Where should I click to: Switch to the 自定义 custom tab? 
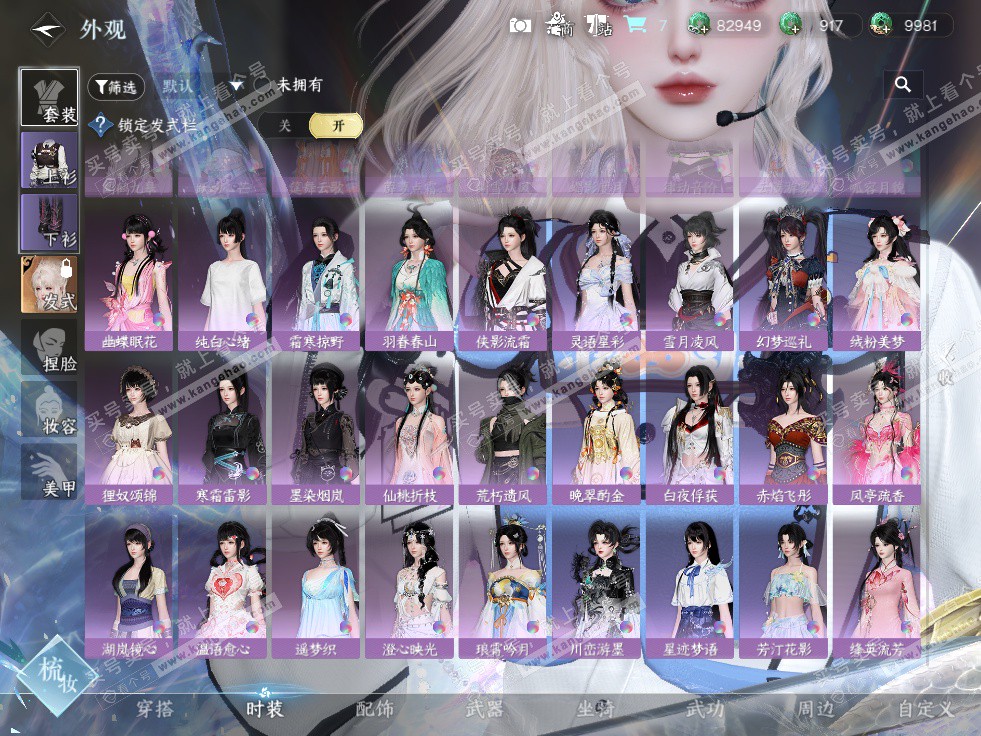(925, 709)
